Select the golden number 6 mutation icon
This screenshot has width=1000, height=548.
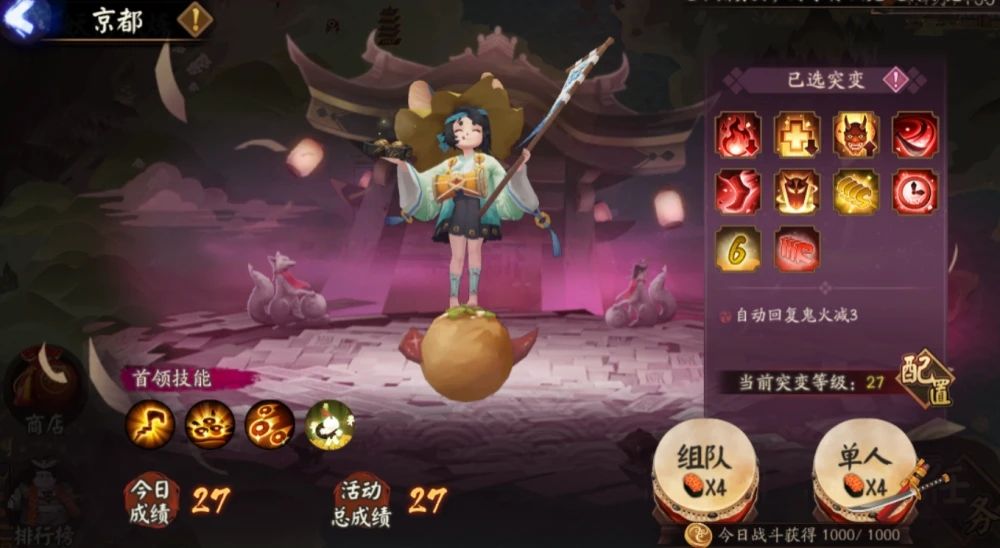(738, 249)
